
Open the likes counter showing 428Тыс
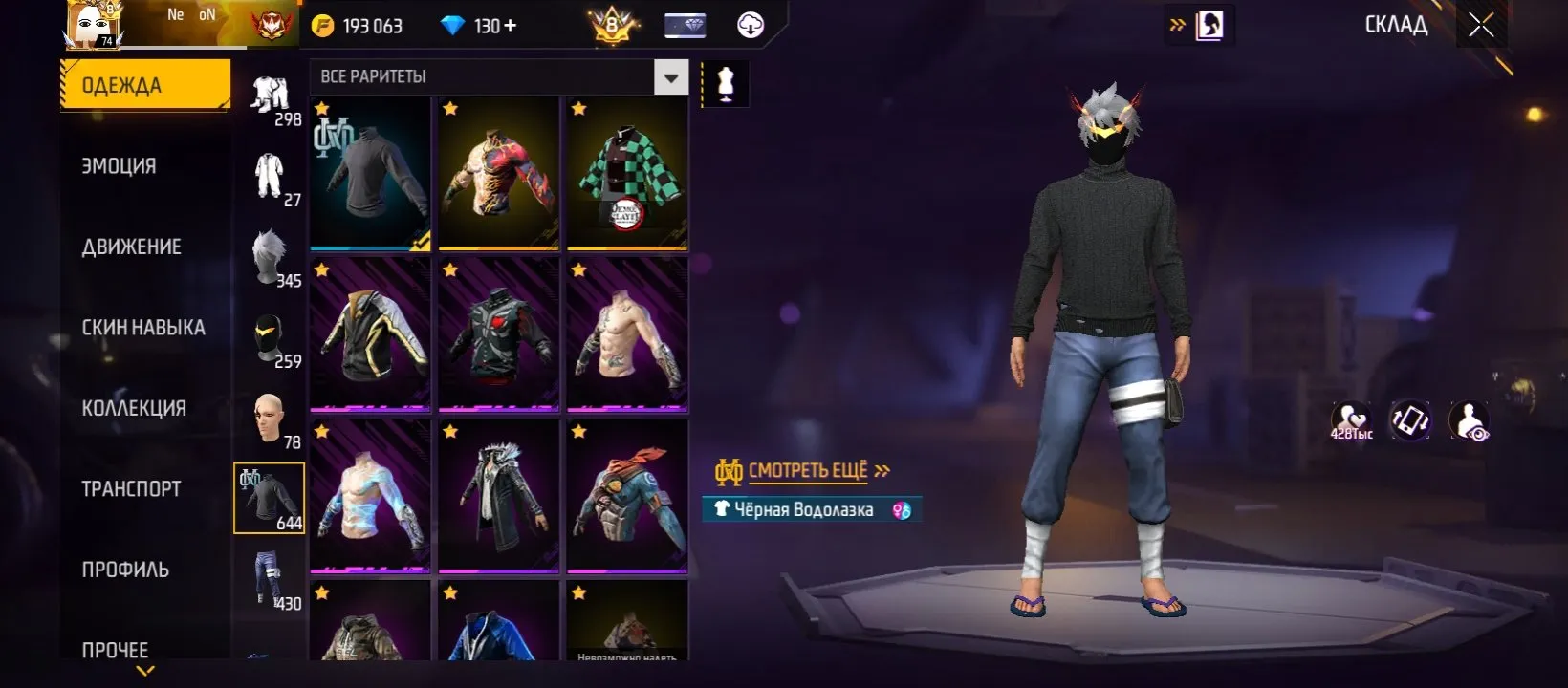1352,419
